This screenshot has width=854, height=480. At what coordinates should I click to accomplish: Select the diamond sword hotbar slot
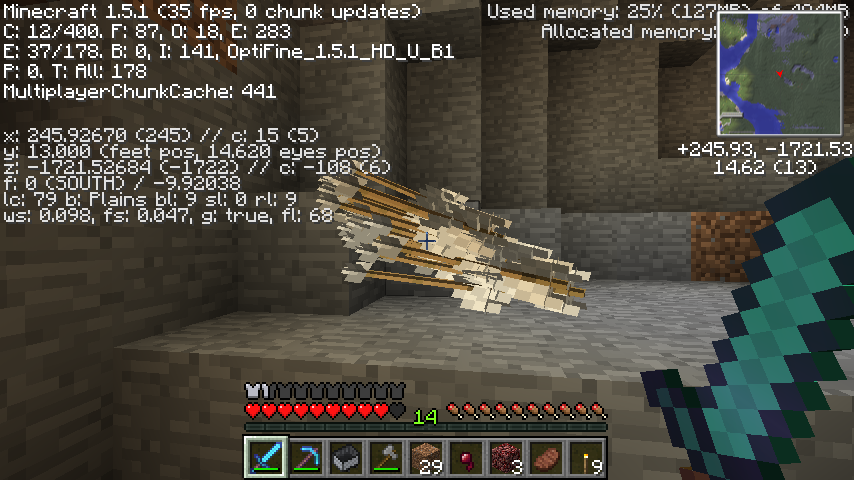click(266, 458)
